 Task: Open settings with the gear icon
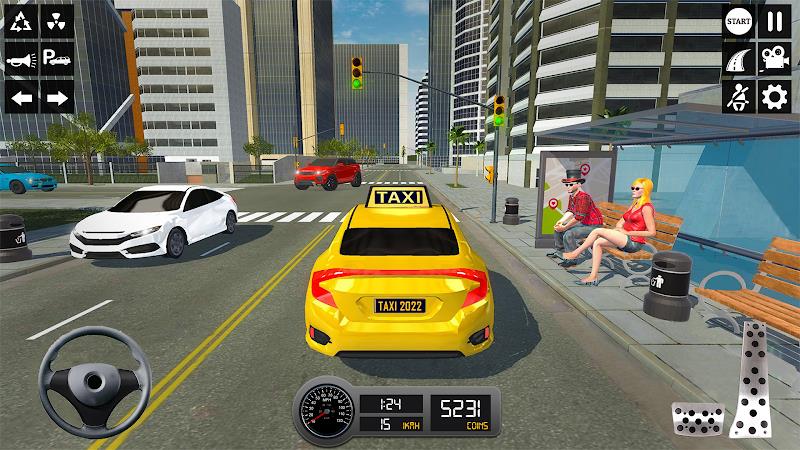coord(775,97)
